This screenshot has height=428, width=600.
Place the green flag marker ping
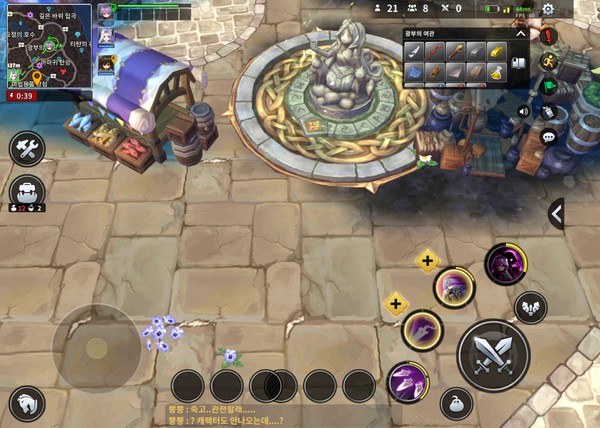coord(548,86)
